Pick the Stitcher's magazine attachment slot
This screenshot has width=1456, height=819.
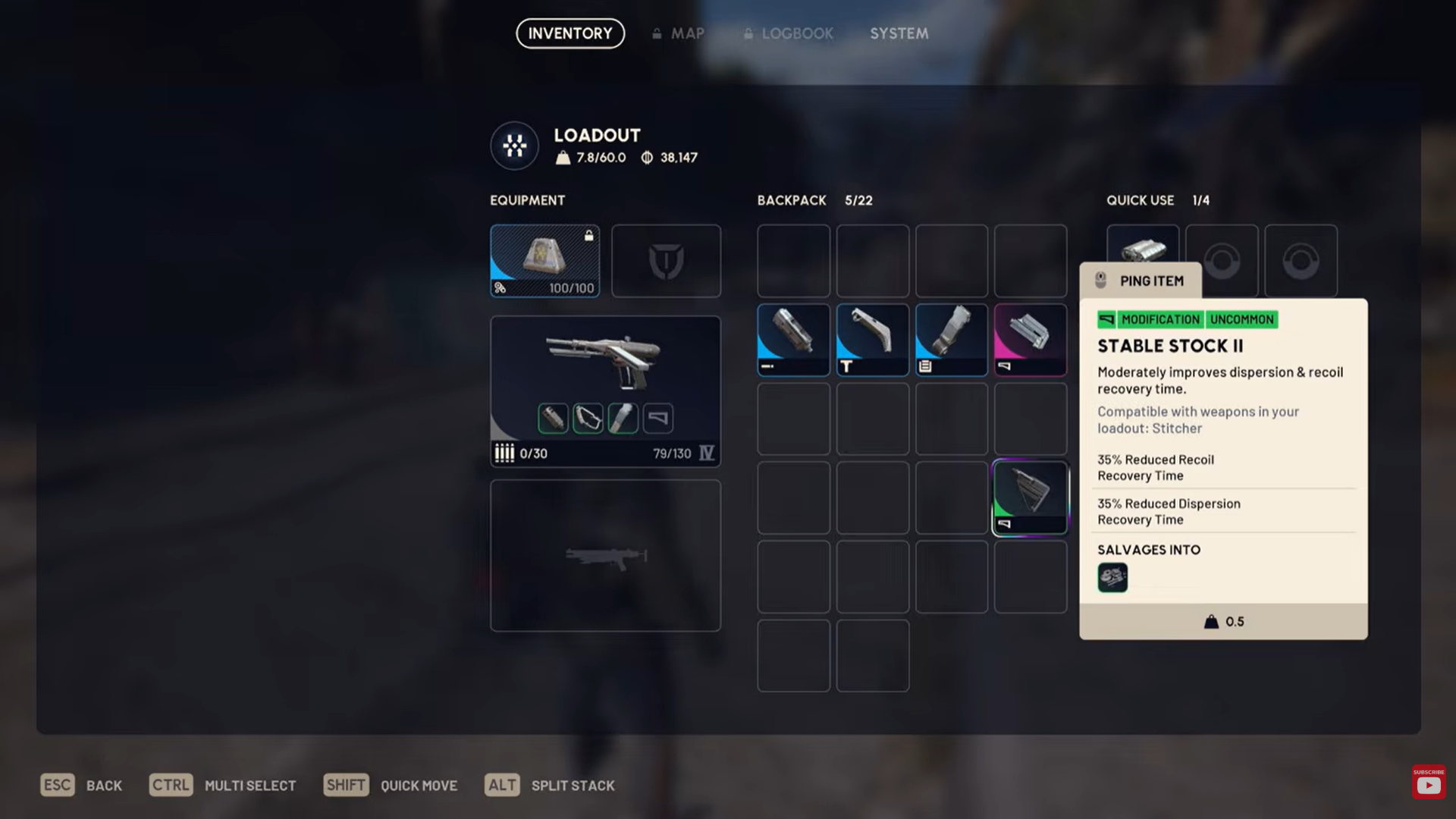point(623,418)
